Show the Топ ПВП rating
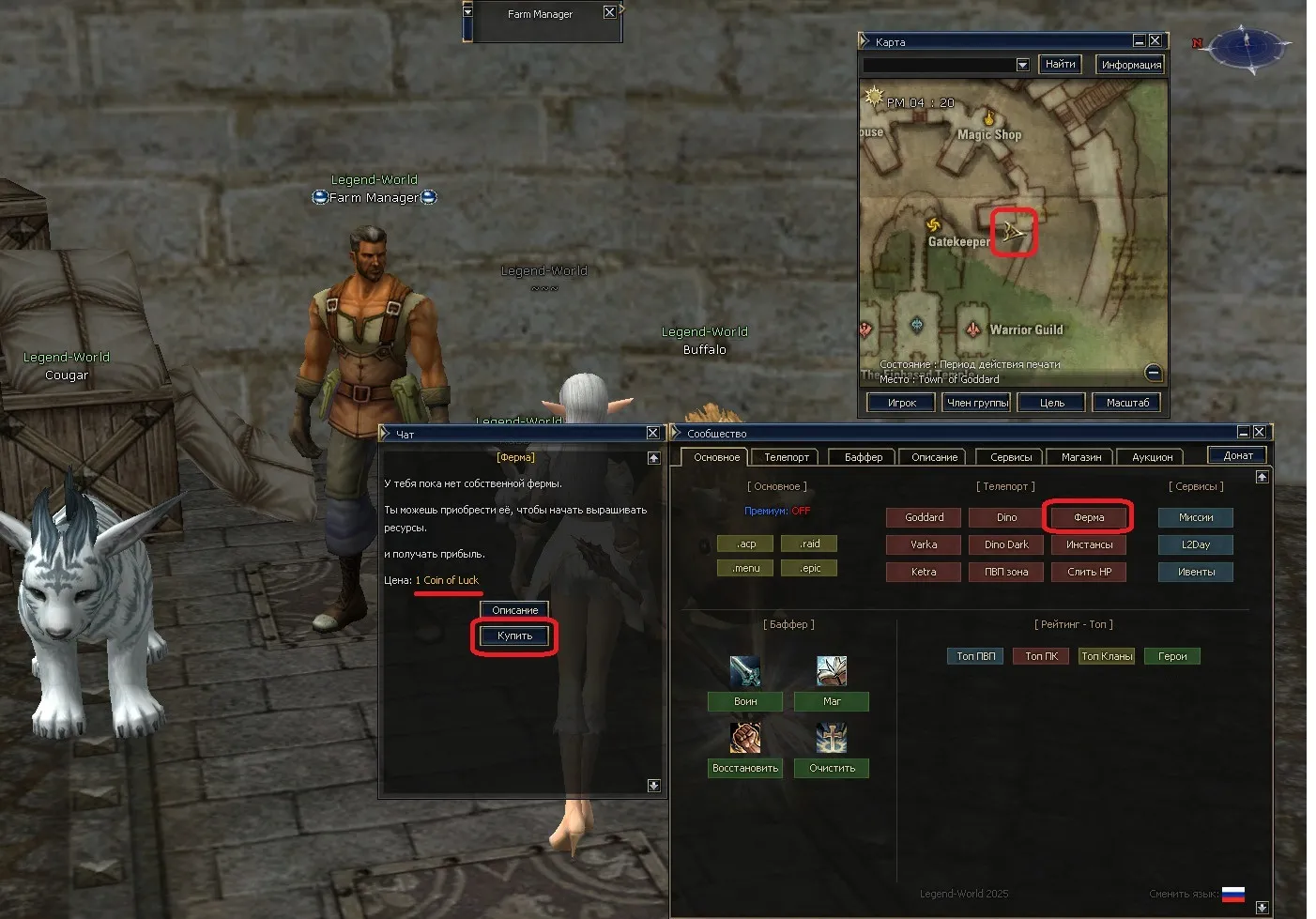This screenshot has width=1316, height=919. click(975, 656)
